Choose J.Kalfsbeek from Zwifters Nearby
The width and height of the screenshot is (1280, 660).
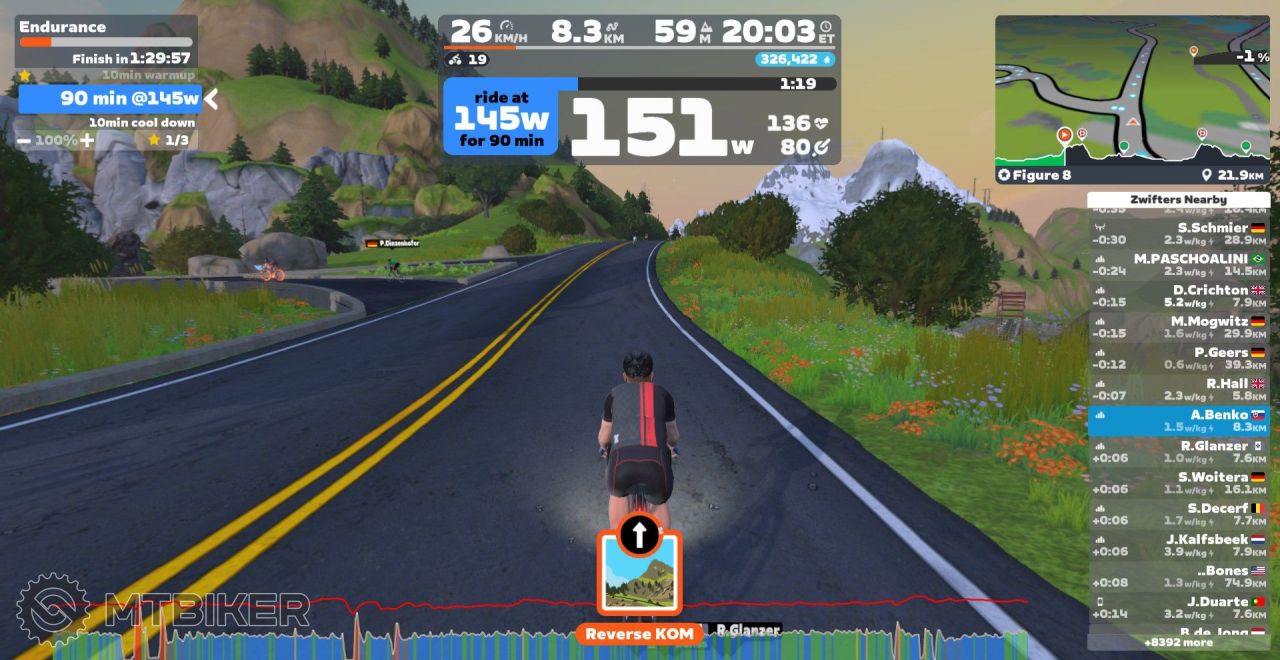click(1178, 544)
